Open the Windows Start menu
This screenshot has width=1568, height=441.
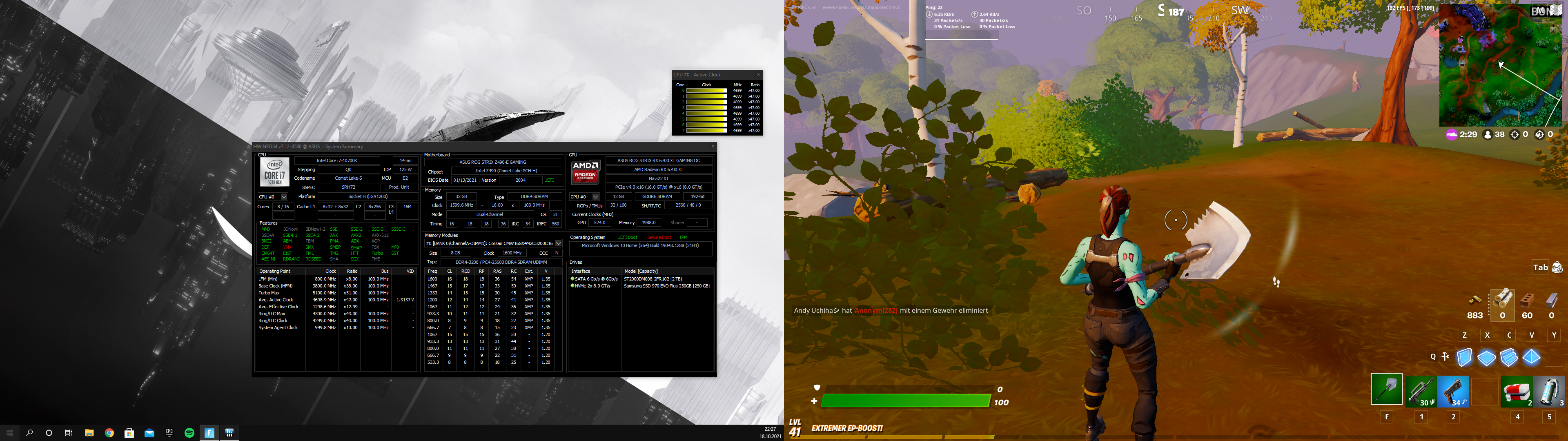tap(10, 432)
